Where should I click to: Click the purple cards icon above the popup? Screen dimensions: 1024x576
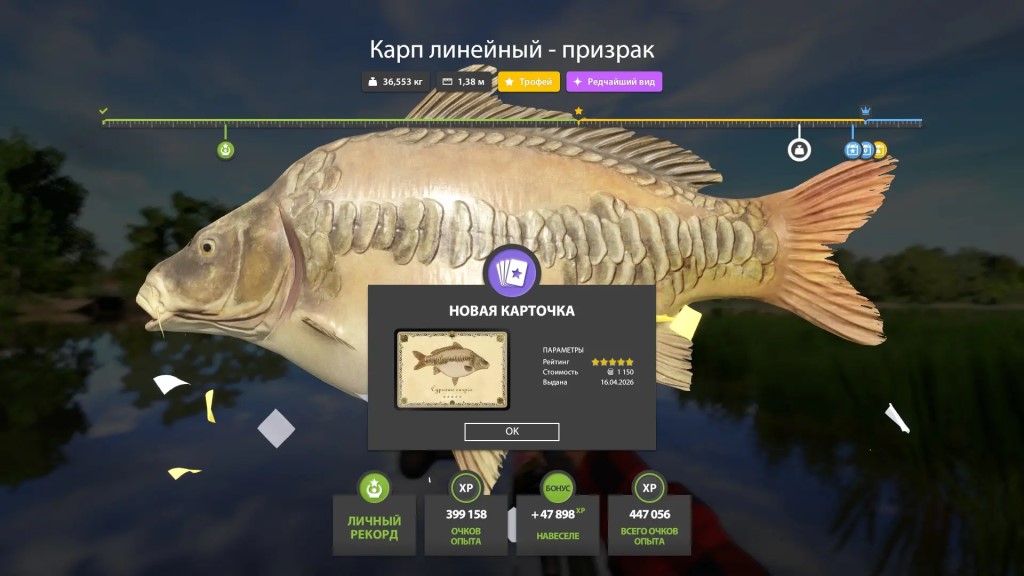[x=511, y=273]
